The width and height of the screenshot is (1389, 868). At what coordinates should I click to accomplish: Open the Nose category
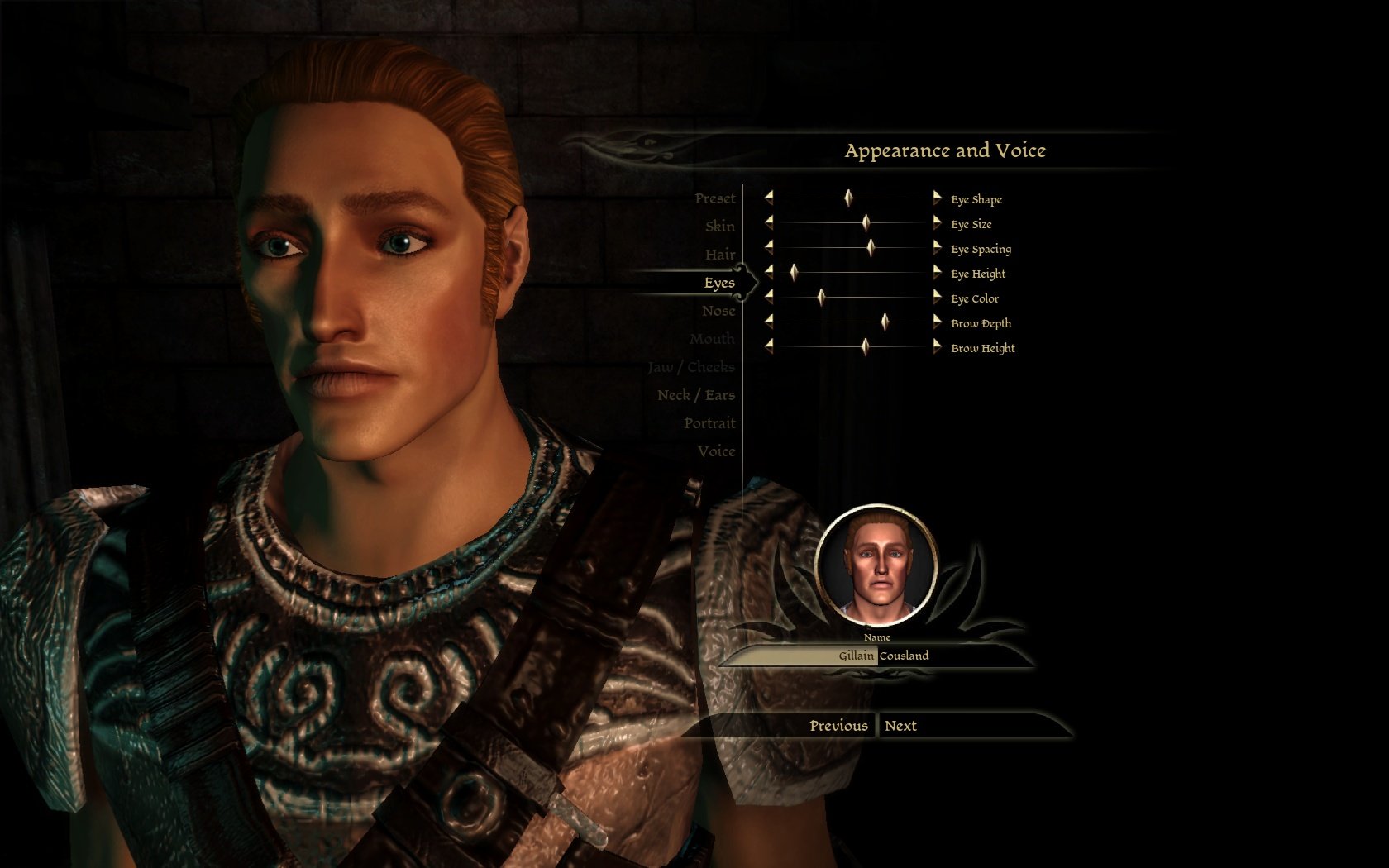718,311
